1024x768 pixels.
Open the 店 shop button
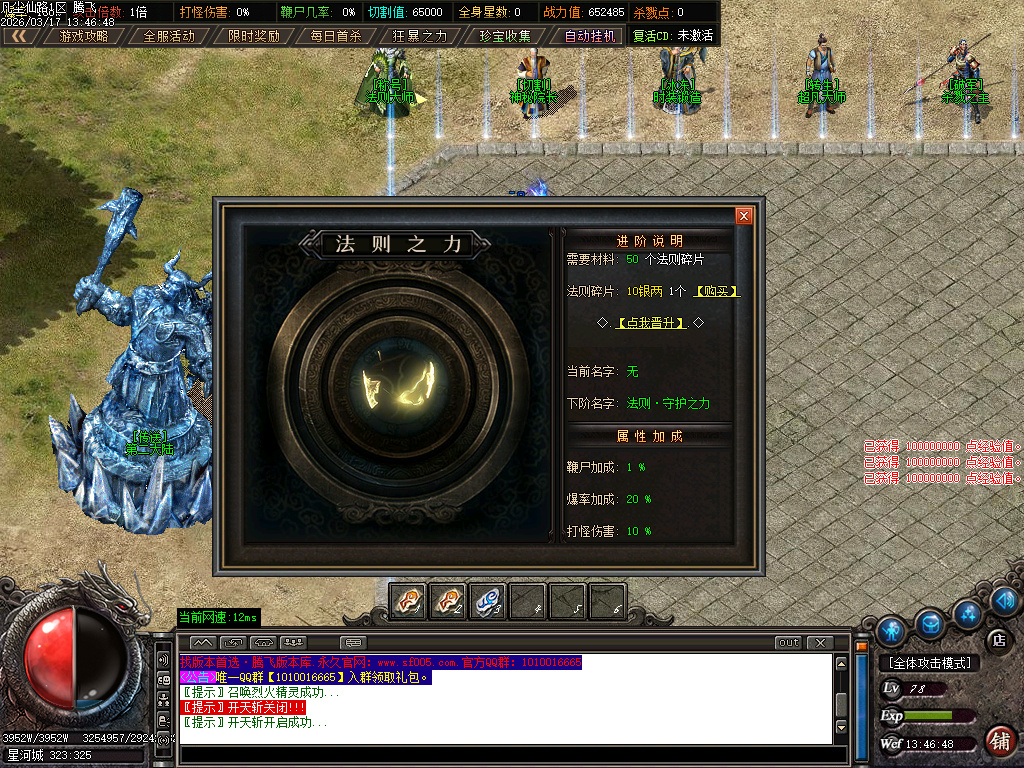[997, 640]
